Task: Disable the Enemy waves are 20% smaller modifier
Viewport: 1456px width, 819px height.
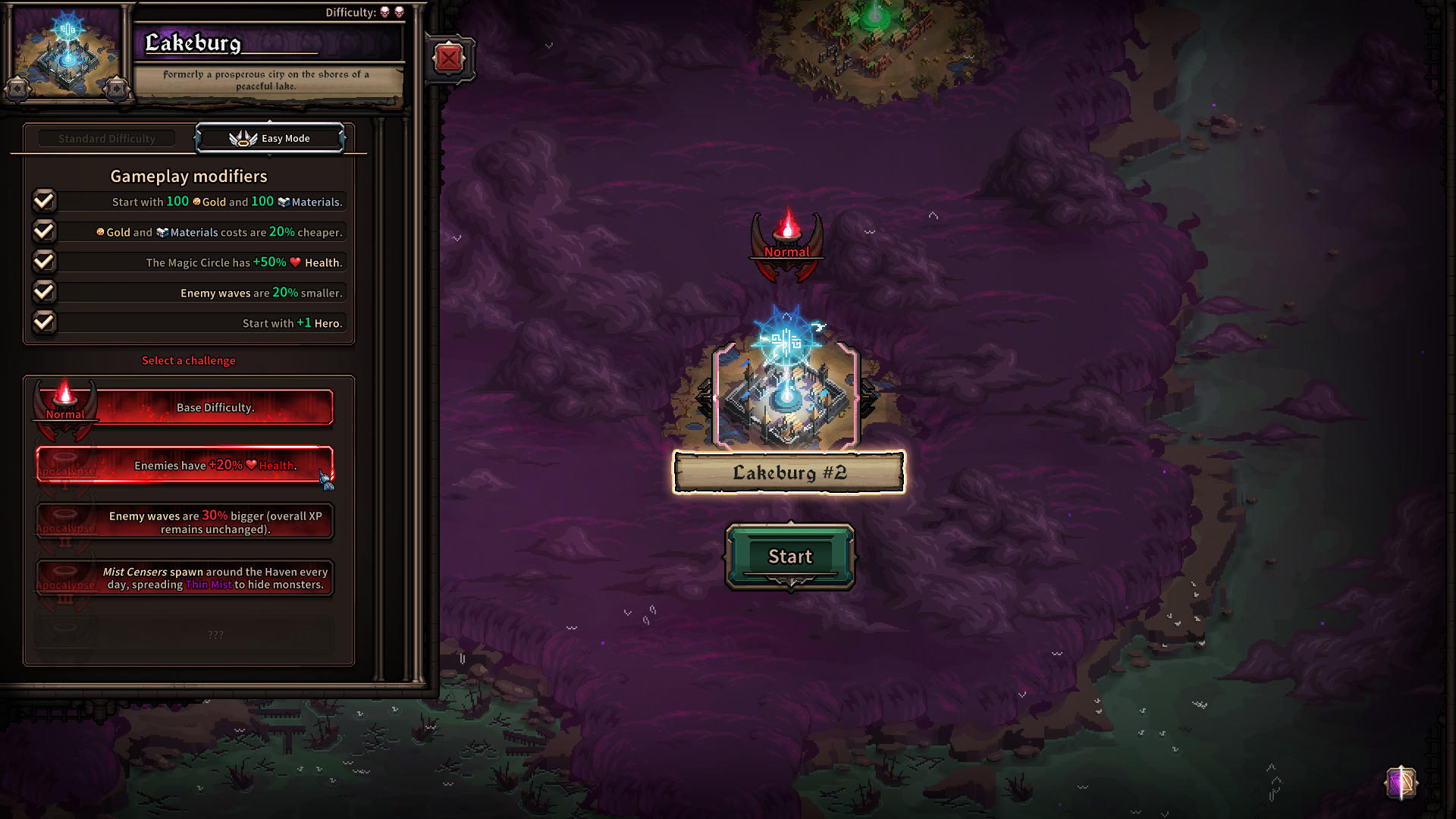Action: coord(43,291)
